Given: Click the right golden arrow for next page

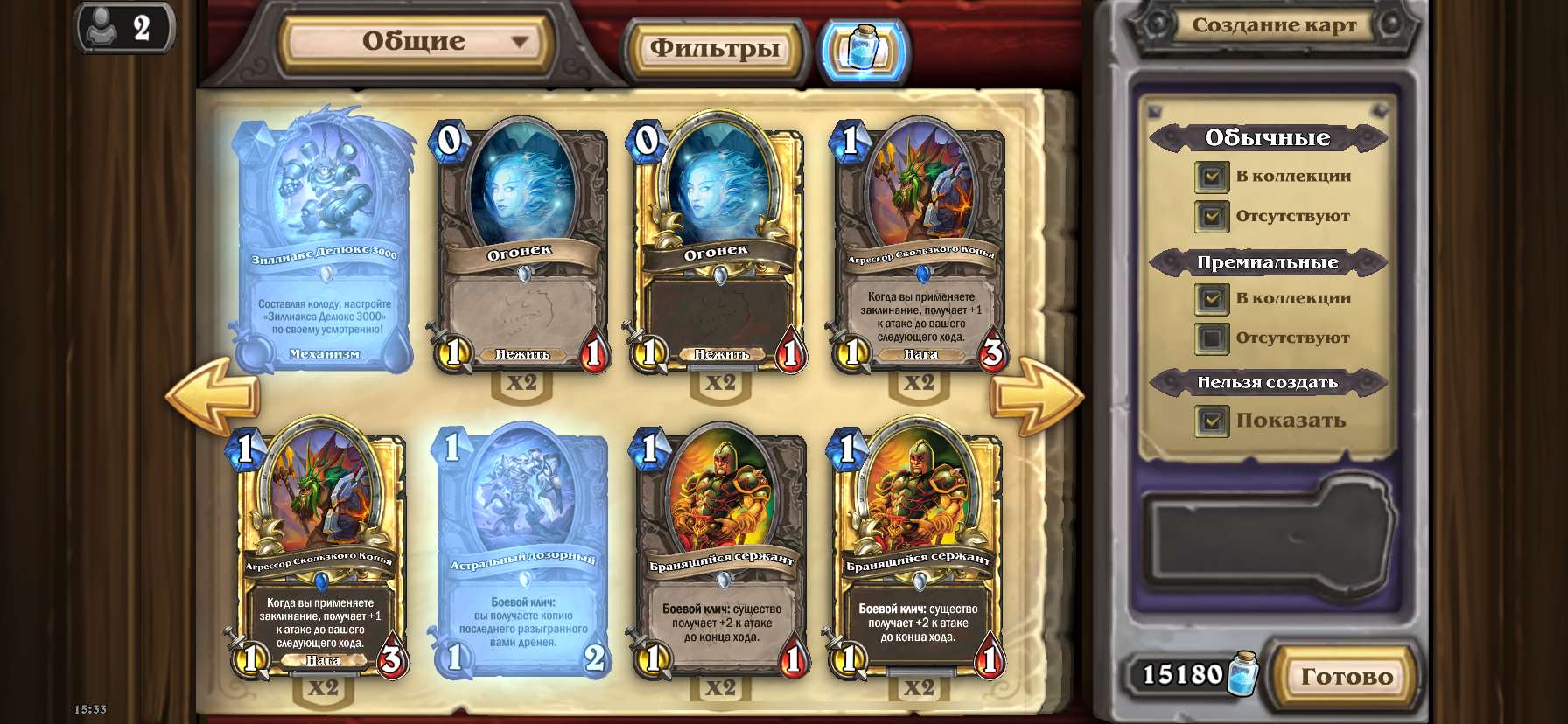Looking at the screenshot, I should pyautogui.click(x=1037, y=393).
